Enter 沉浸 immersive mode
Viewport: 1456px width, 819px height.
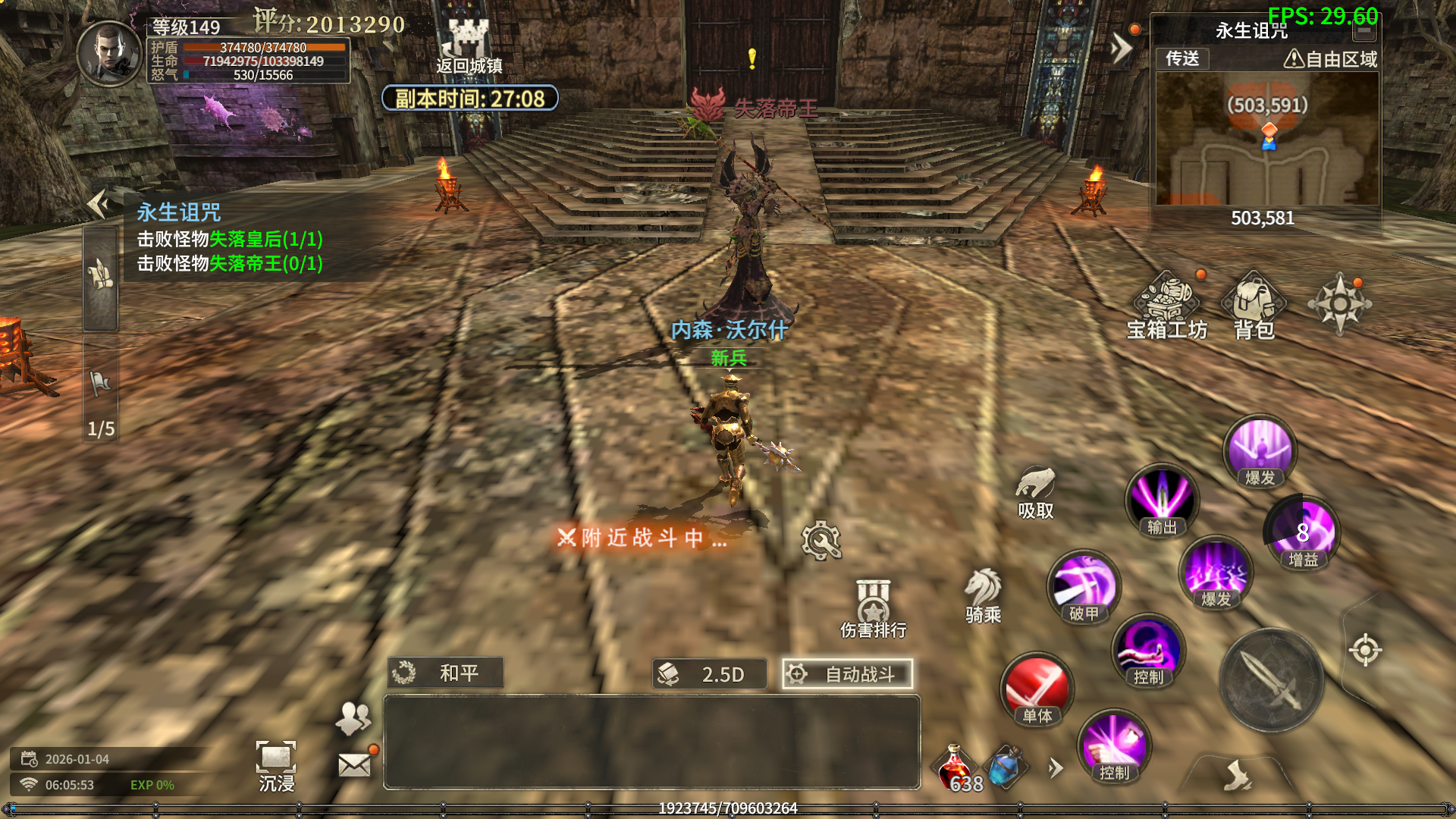276,764
